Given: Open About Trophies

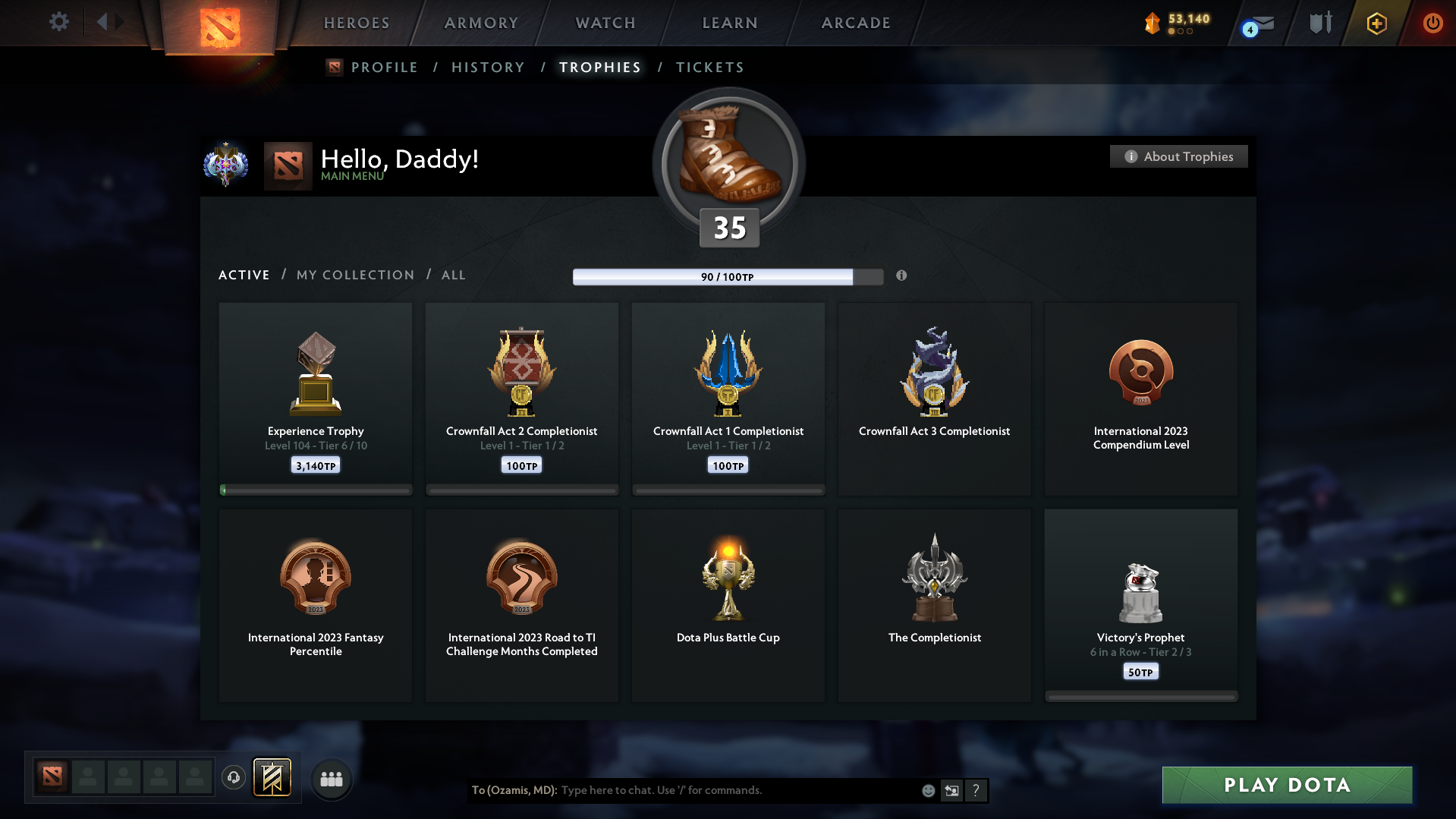Looking at the screenshot, I should click(x=1178, y=156).
